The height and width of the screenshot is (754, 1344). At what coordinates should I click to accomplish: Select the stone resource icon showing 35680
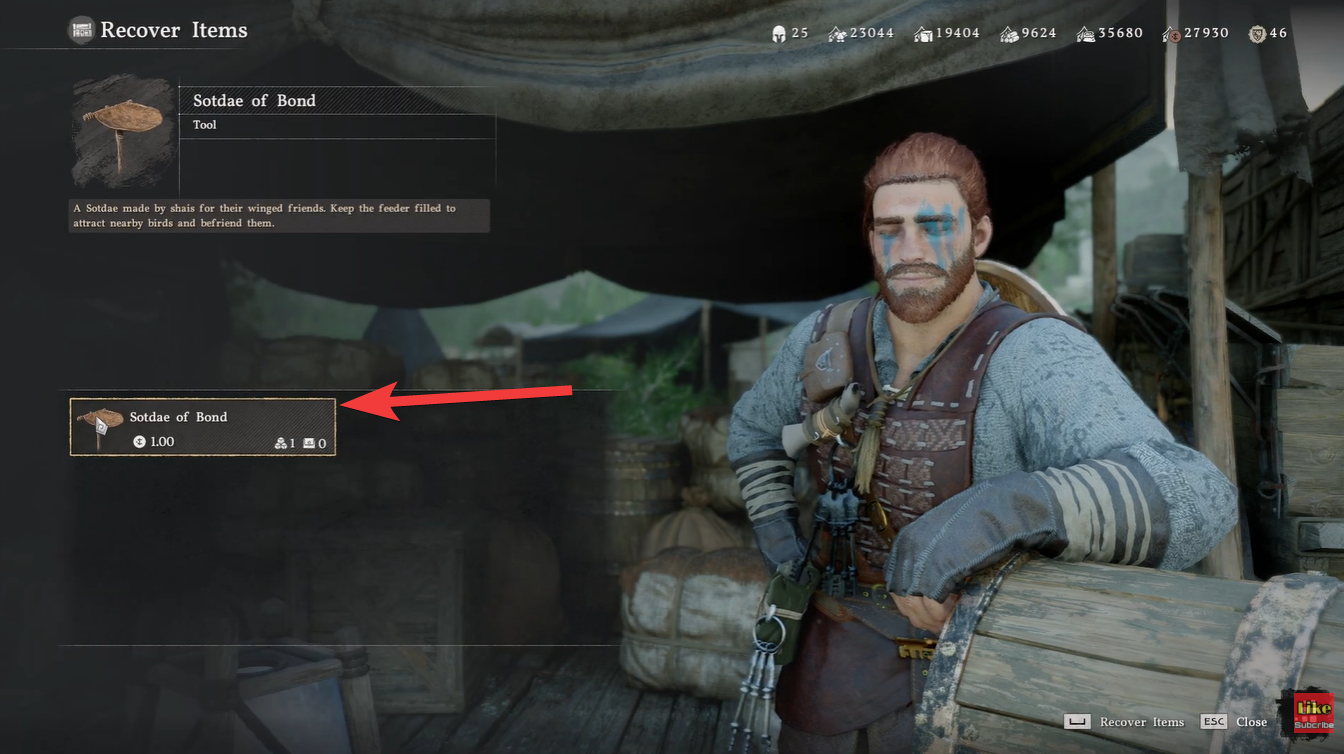(1085, 33)
